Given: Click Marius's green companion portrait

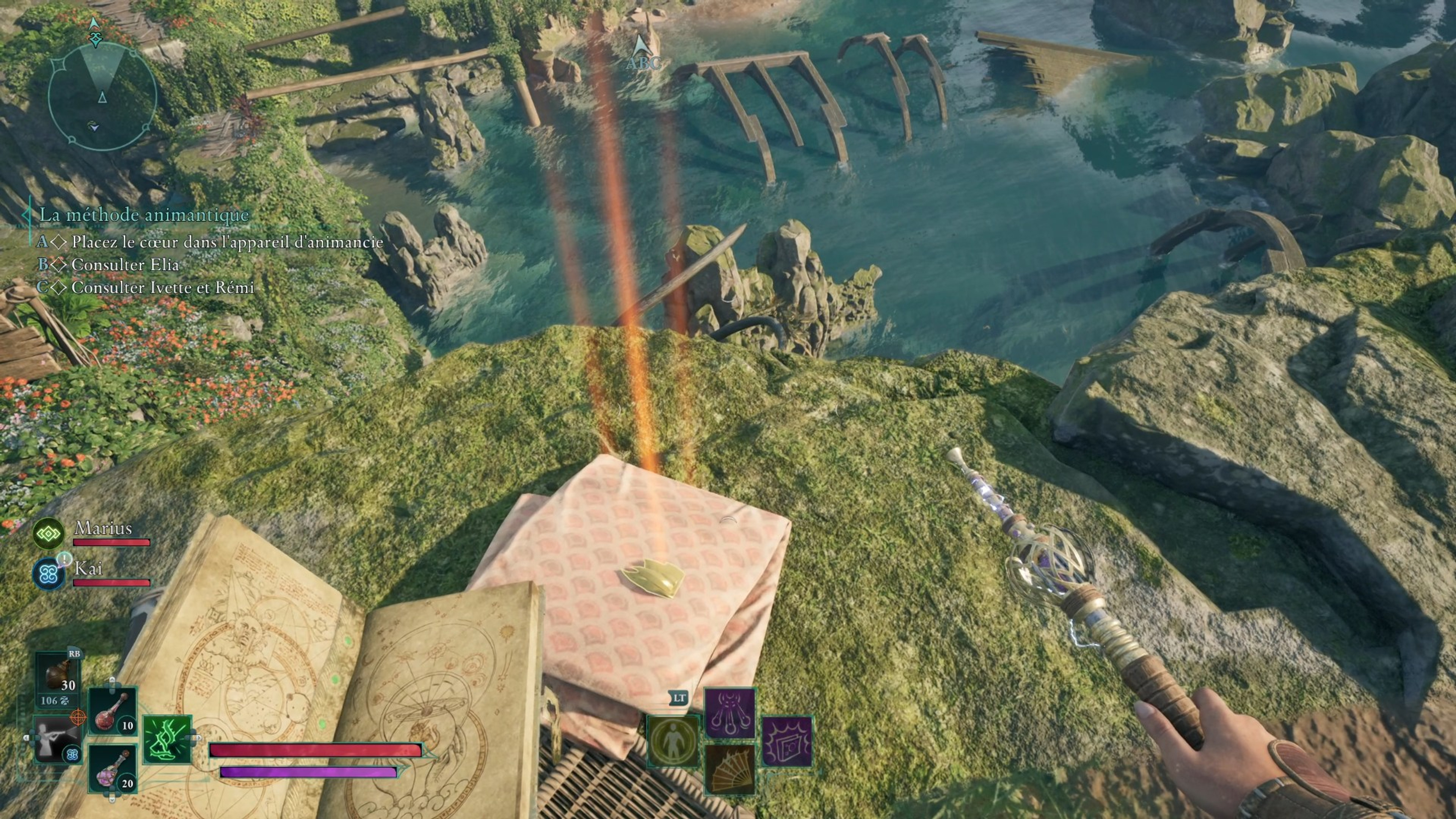Looking at the screenshot, I should coord(48,533).
